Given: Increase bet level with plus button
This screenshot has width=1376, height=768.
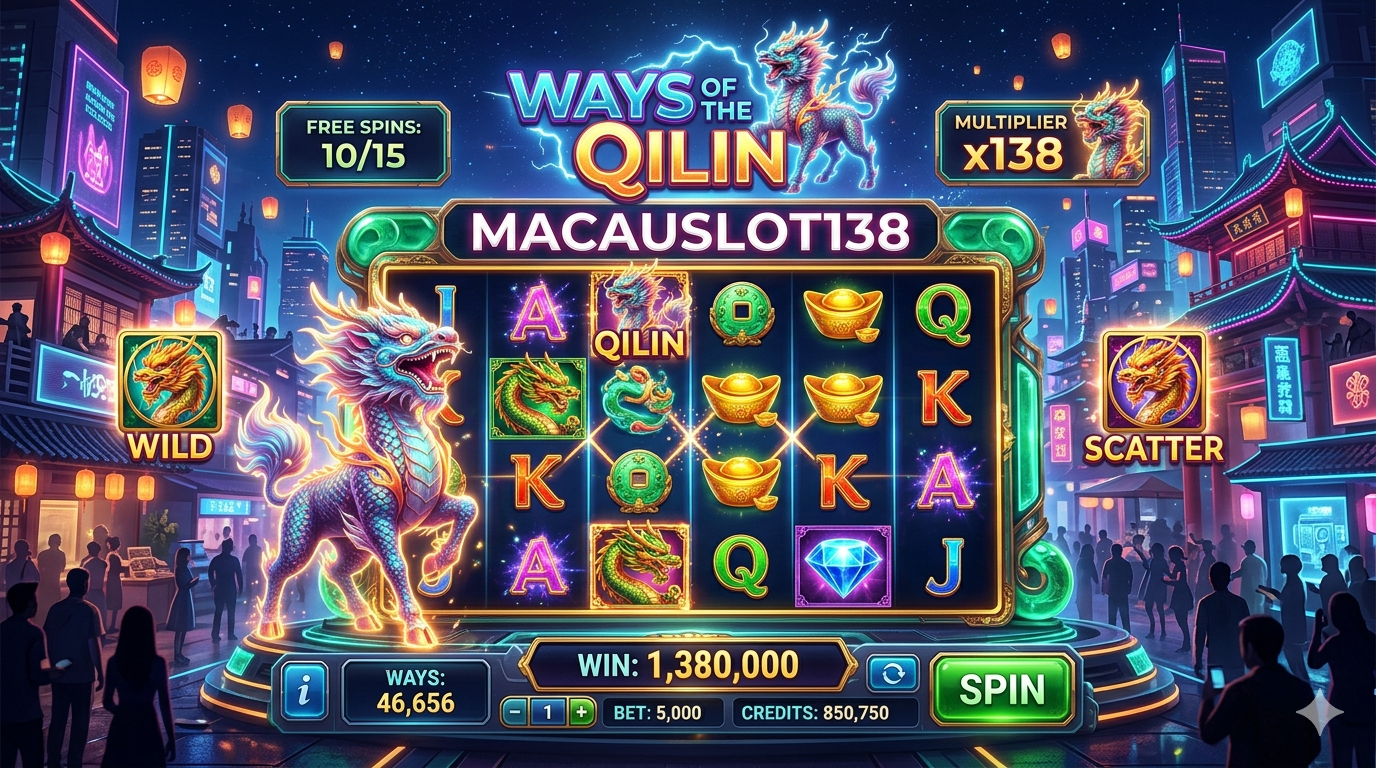Looking at the screenshot, I should click(x=581, y=712).
